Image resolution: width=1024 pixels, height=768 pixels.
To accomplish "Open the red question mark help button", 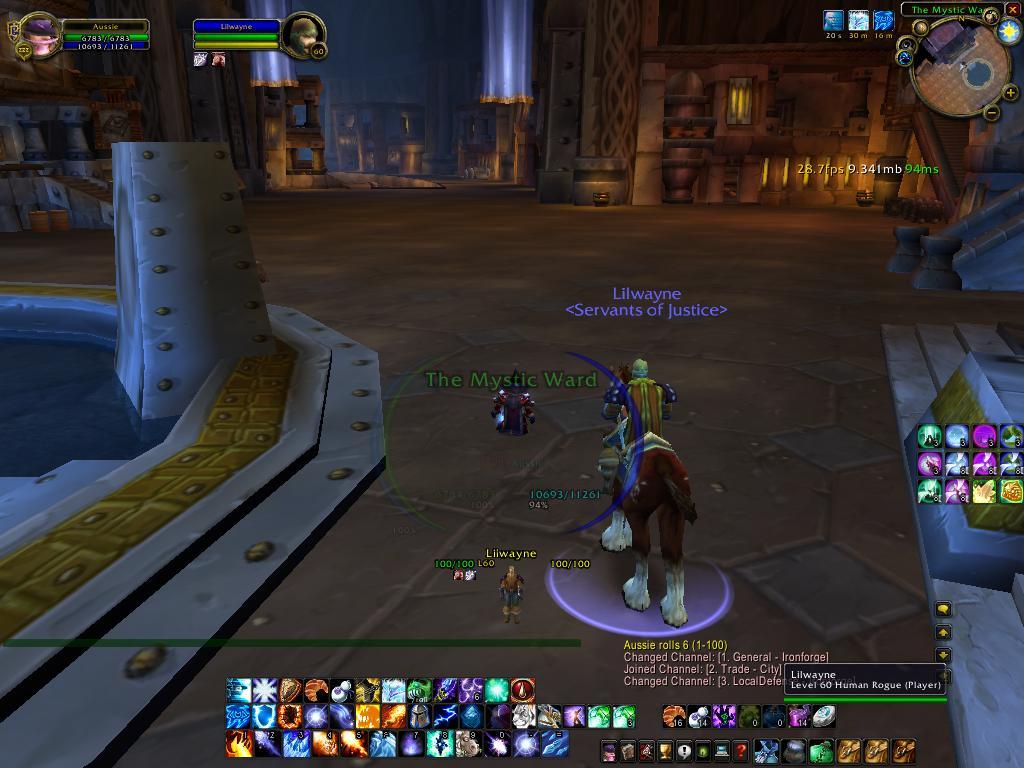I will (740, 750).
